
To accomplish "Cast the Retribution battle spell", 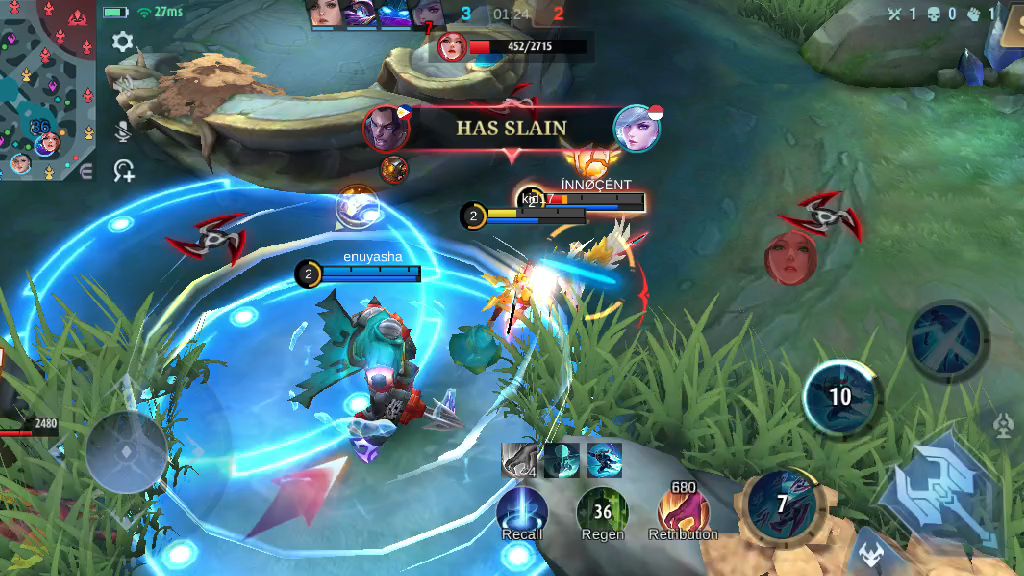I will [x=684, y=512].
